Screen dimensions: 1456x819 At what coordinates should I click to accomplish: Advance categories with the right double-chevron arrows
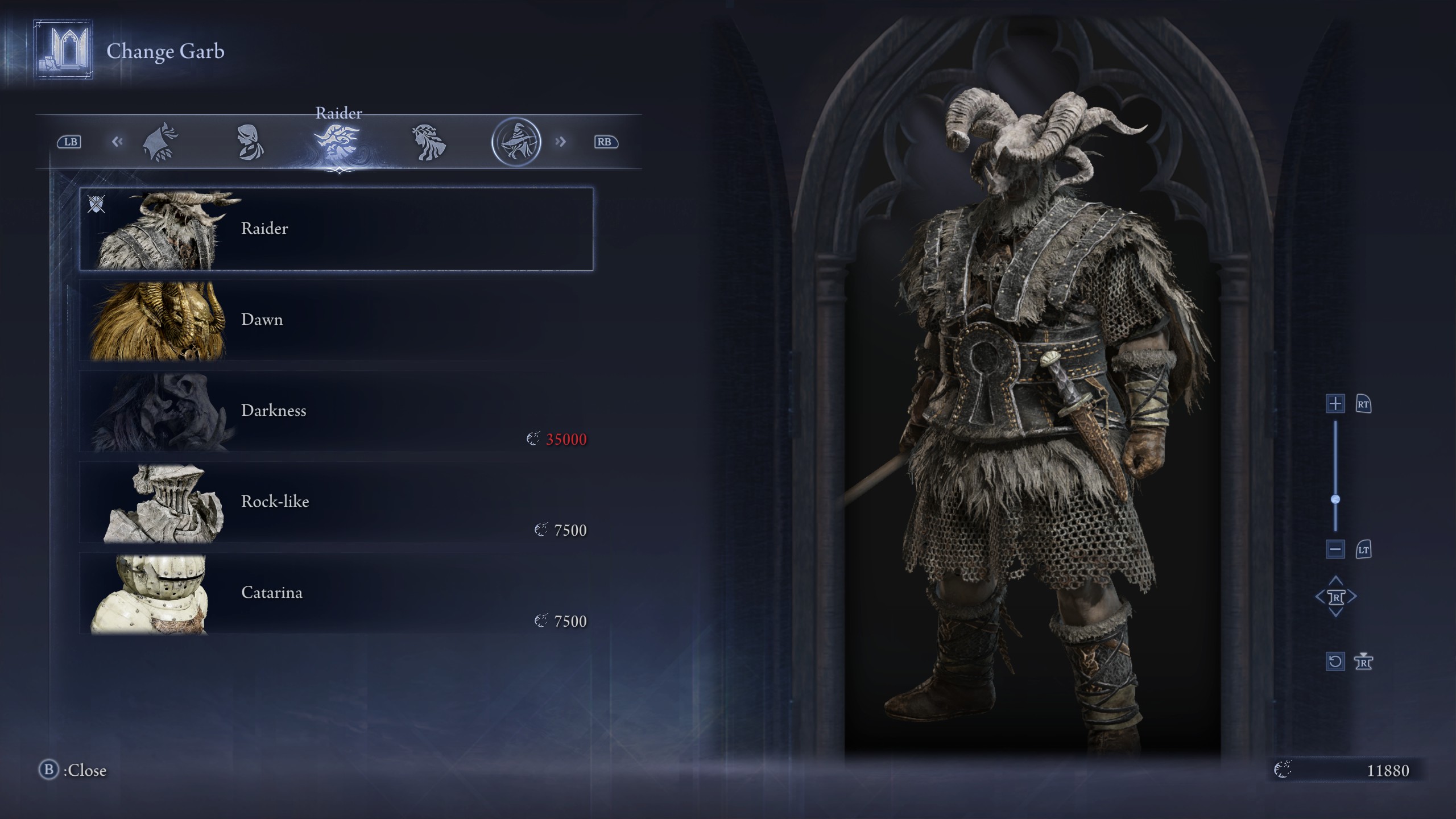click(x=560, y=141)
